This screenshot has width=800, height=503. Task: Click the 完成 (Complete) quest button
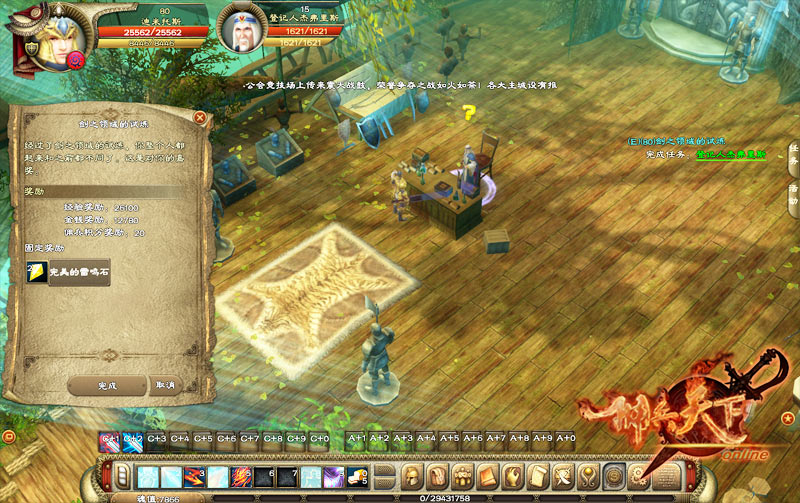(x=107, y=385)
